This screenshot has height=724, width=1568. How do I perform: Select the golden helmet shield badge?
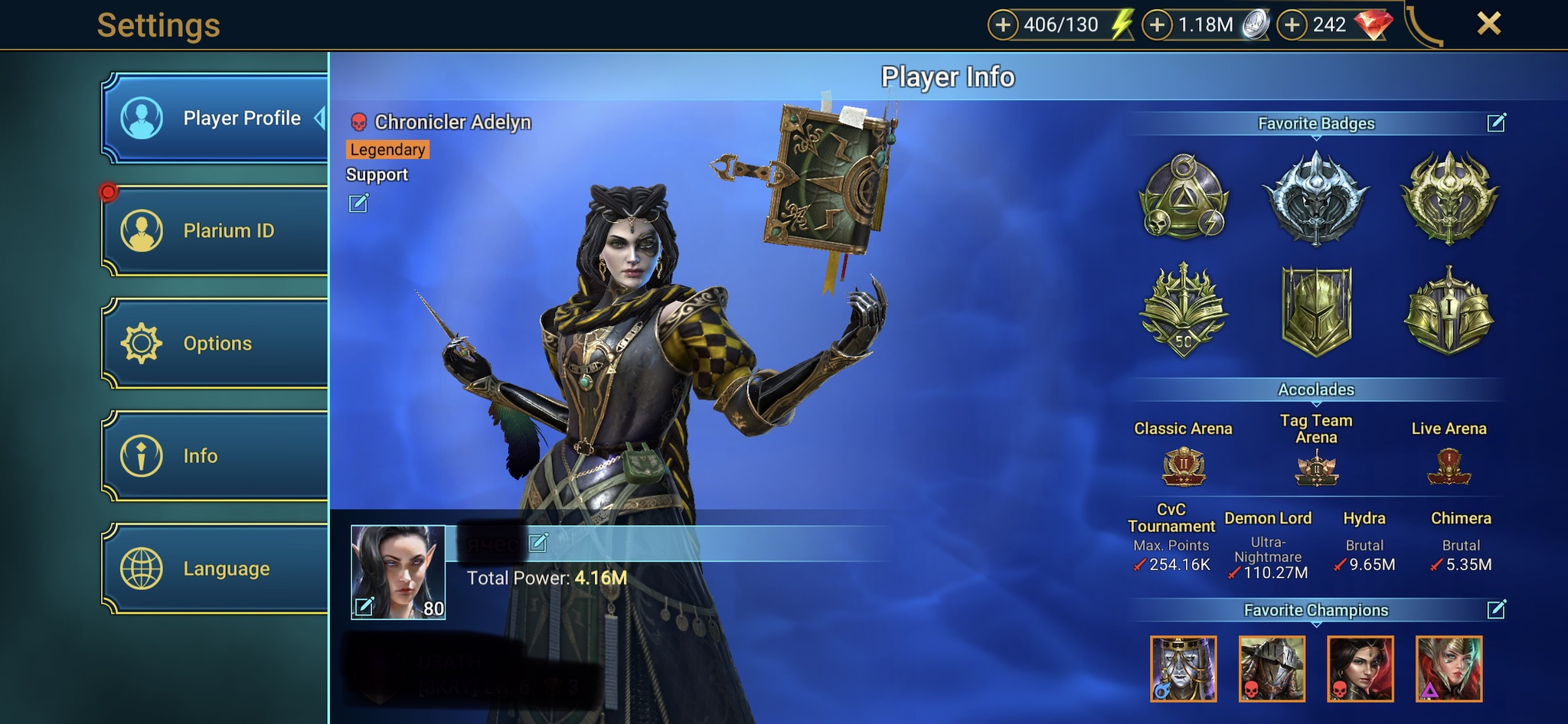coord(1316,311)
